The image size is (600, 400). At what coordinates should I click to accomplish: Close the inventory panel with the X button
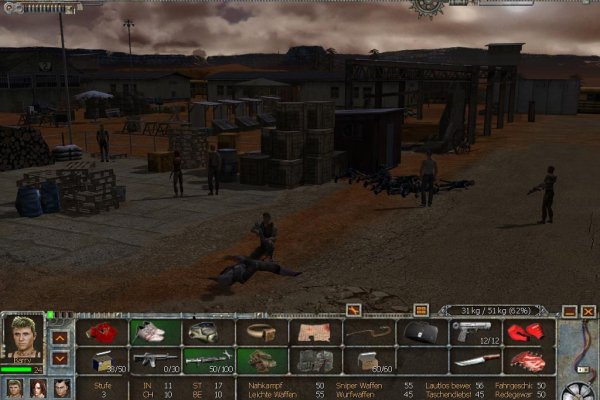[x=588, y=311]
